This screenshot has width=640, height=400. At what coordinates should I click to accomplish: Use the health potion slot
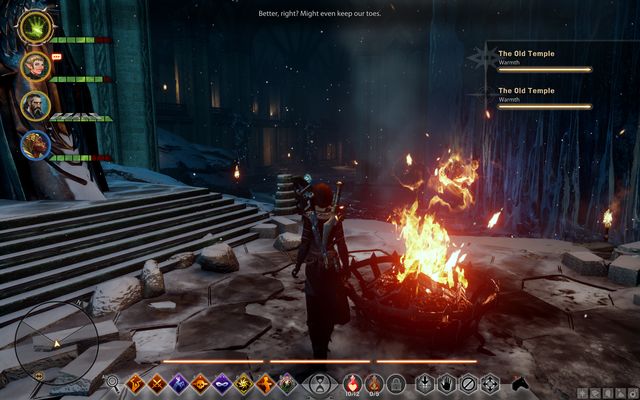pos(352,382)
